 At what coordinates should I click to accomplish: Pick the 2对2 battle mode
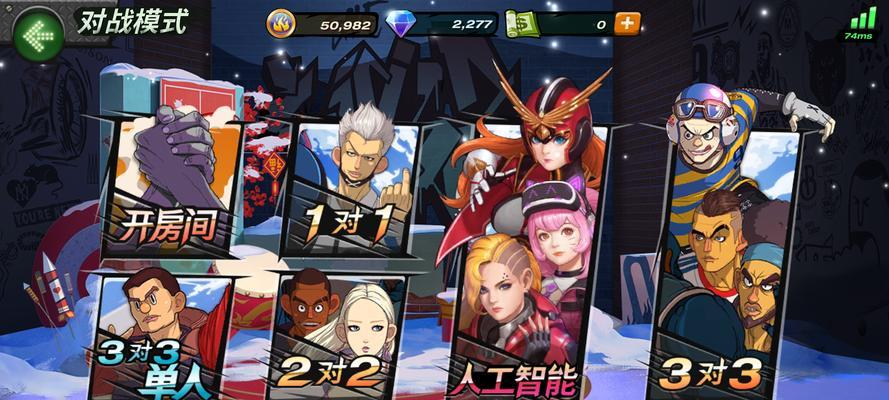pyautogui.click(x=335, y=335)
